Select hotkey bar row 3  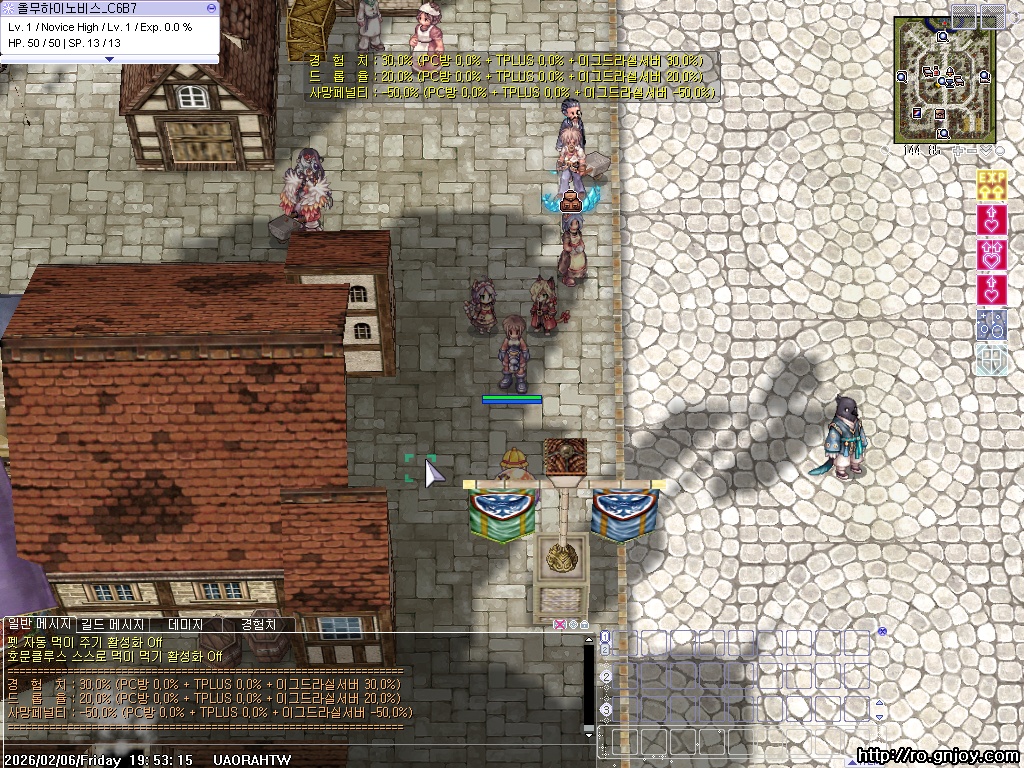pos(606,710)
